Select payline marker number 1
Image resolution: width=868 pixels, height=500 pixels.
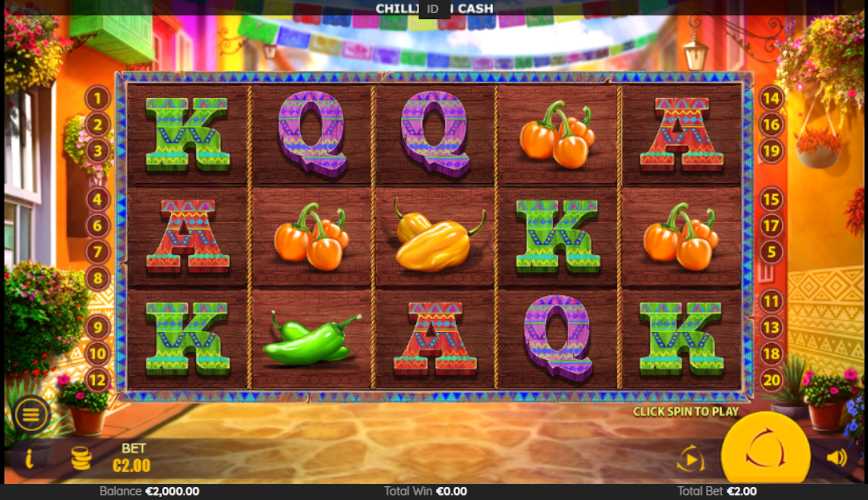click(x=97, y=98)
